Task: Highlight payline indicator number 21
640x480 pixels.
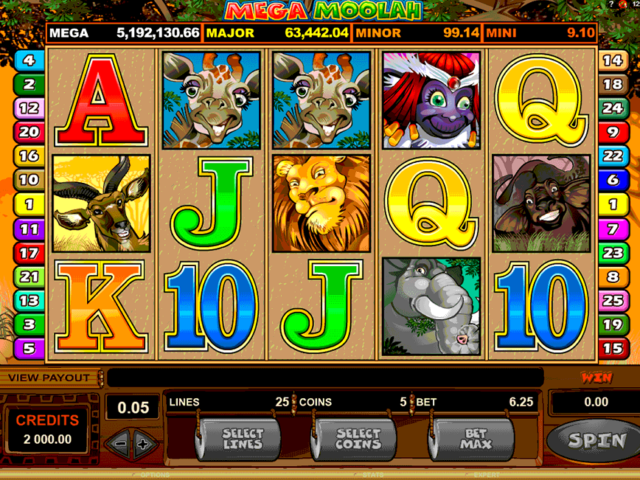Action: click(28, 277)
